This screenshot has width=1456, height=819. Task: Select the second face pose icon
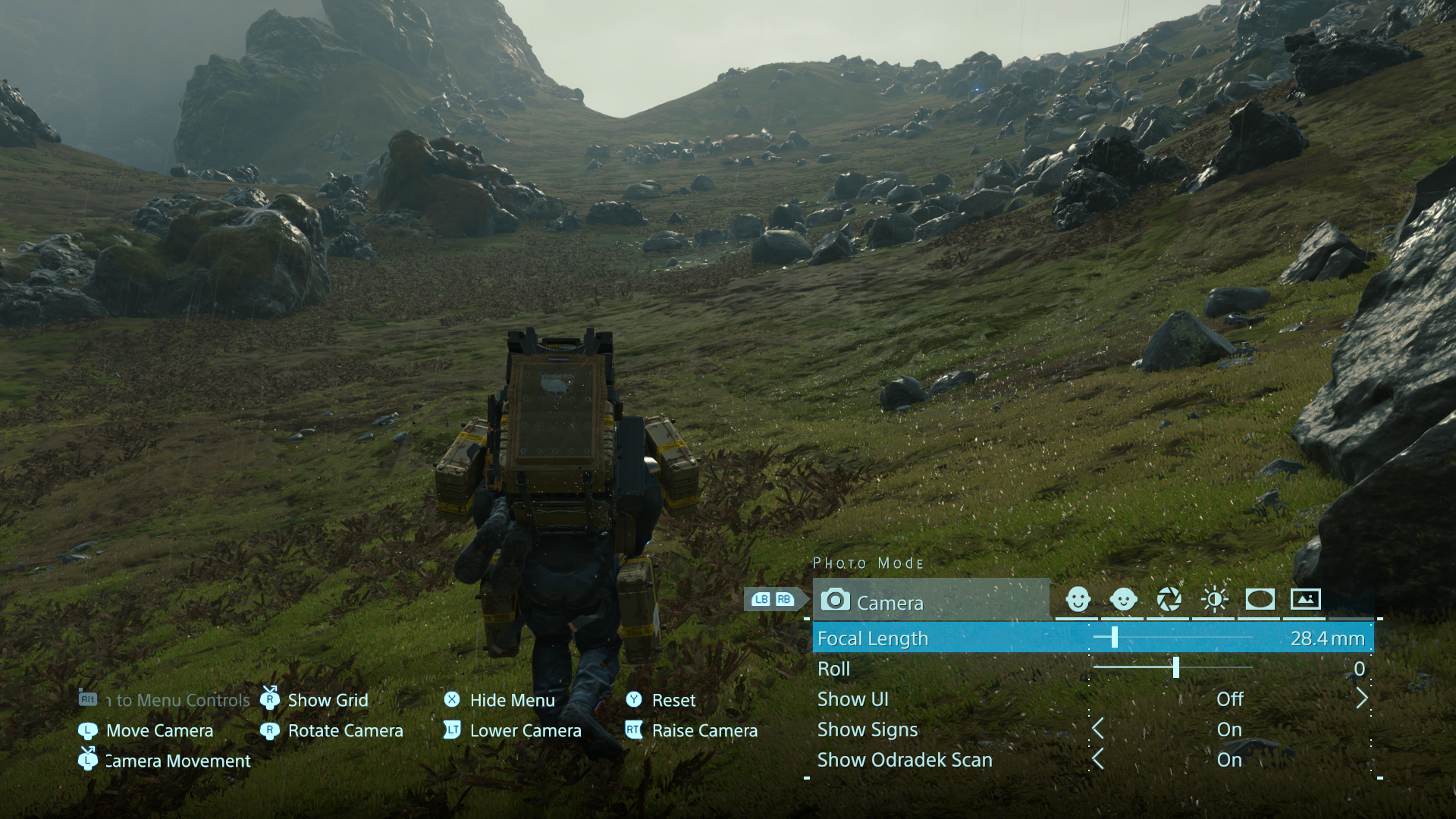[1124, 599]
